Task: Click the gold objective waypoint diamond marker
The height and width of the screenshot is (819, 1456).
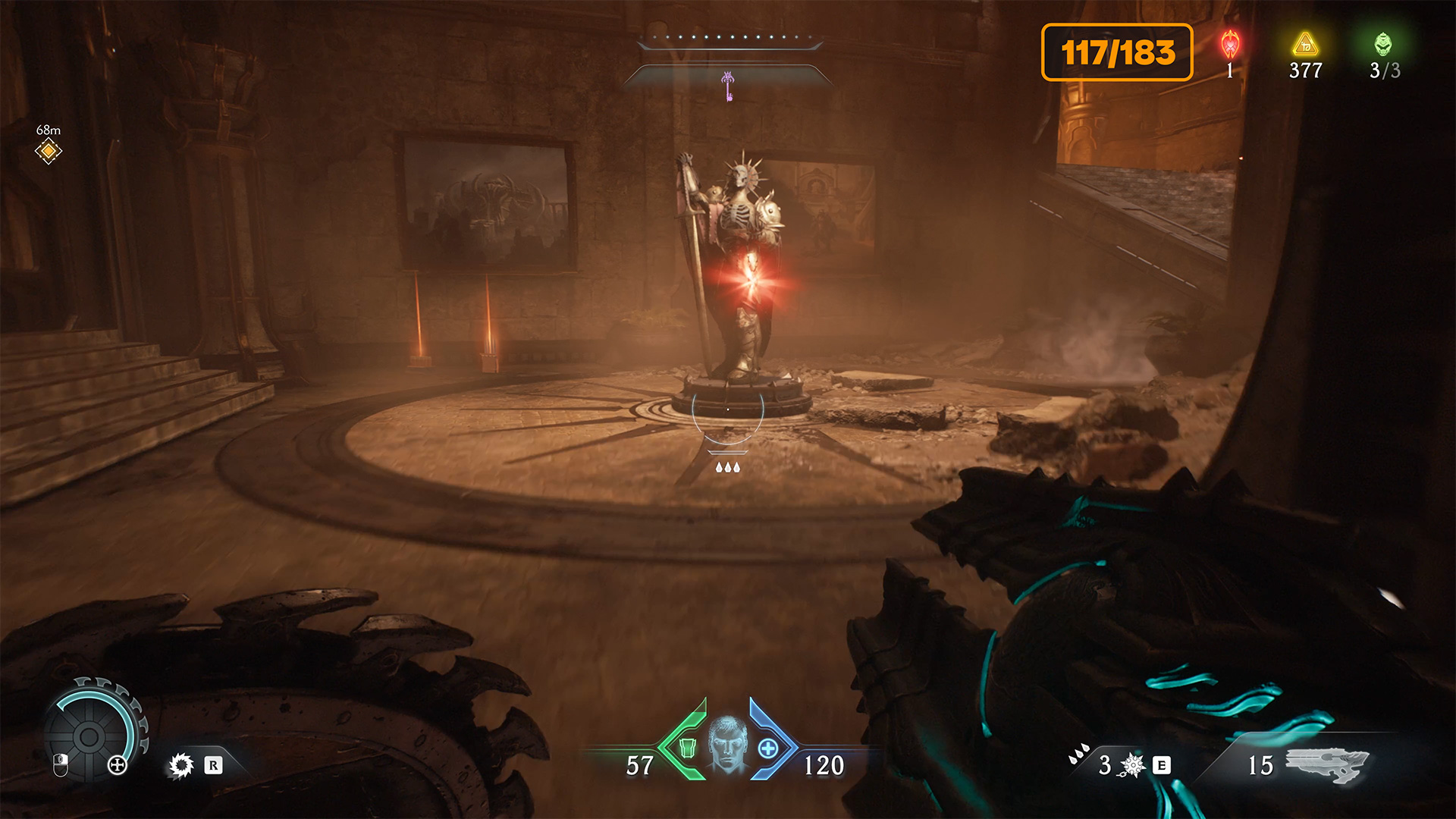Action: click(x=48, y=151)
